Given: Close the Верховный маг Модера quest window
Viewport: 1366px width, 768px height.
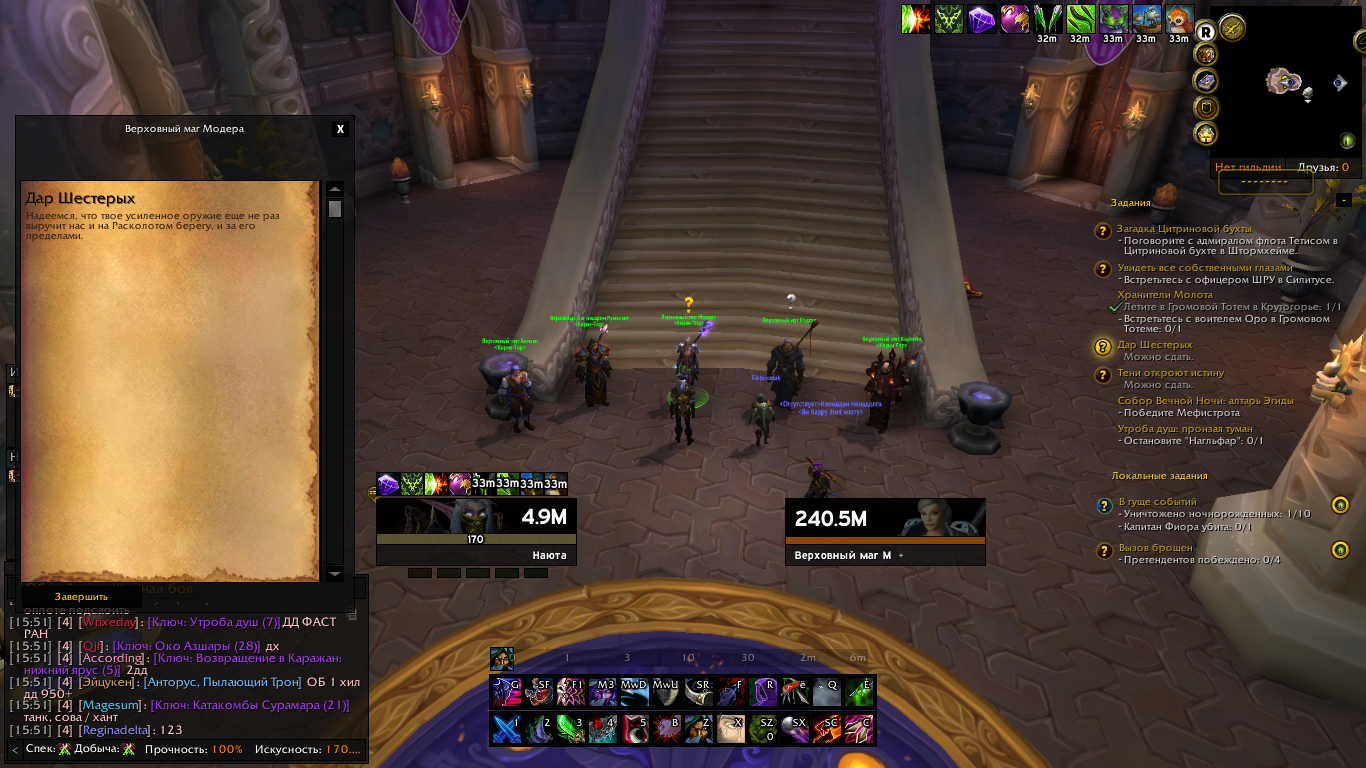Looking at the screenshot, I should click(340, 129).
